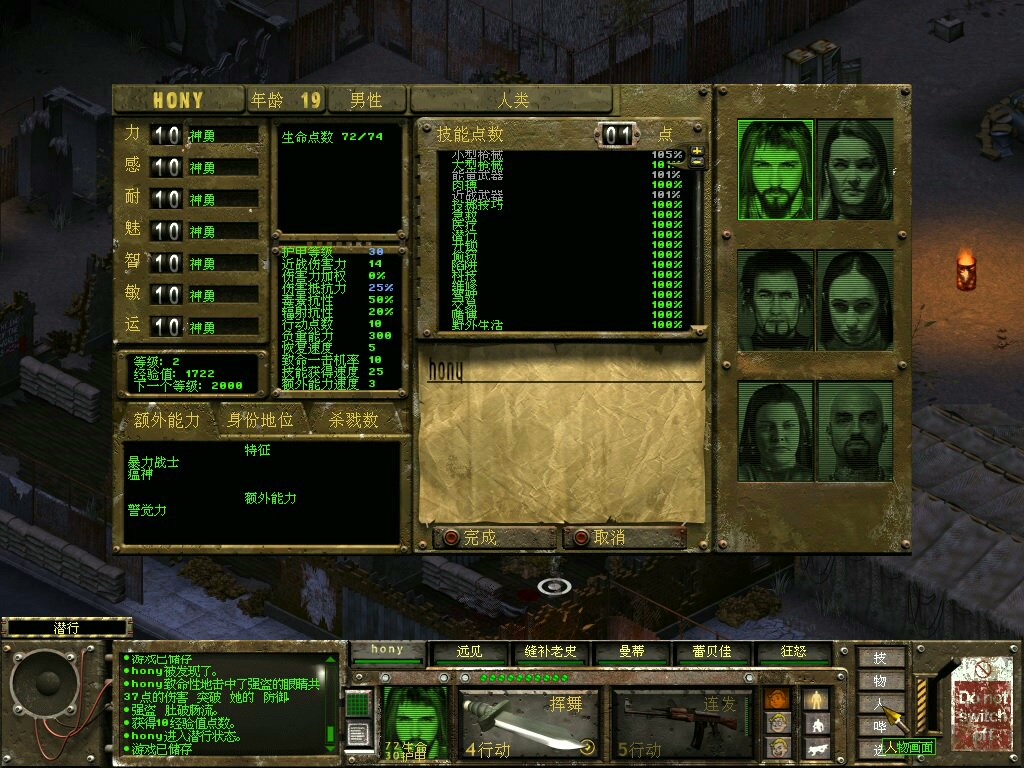Viewport: 1024px width, 768px height.
Task: Increase skill with the yellow plus button
Action: pos(697,151)
